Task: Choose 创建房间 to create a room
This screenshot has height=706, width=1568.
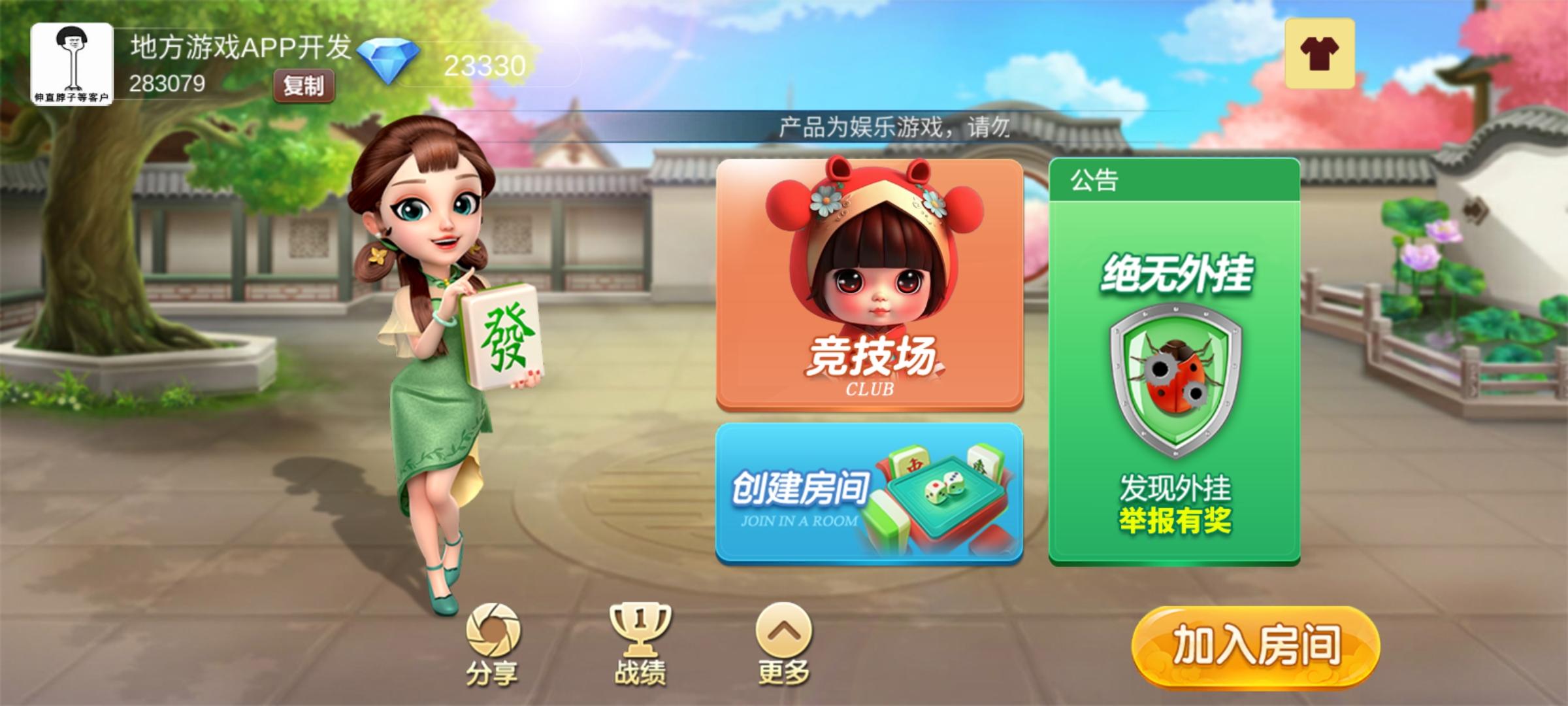Action: pos(869,494)
